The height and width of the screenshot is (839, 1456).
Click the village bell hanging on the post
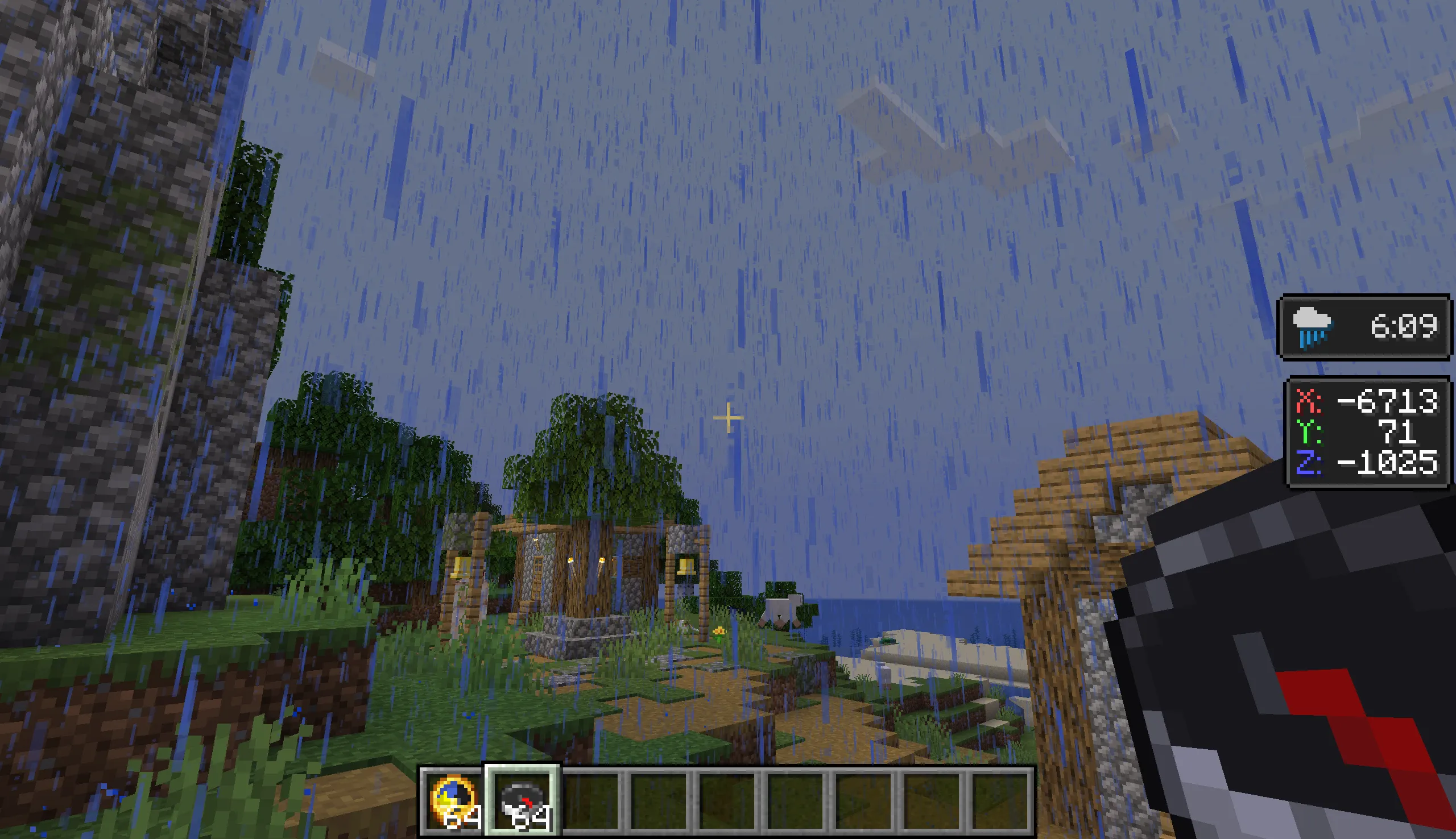(x=686, y=567)
